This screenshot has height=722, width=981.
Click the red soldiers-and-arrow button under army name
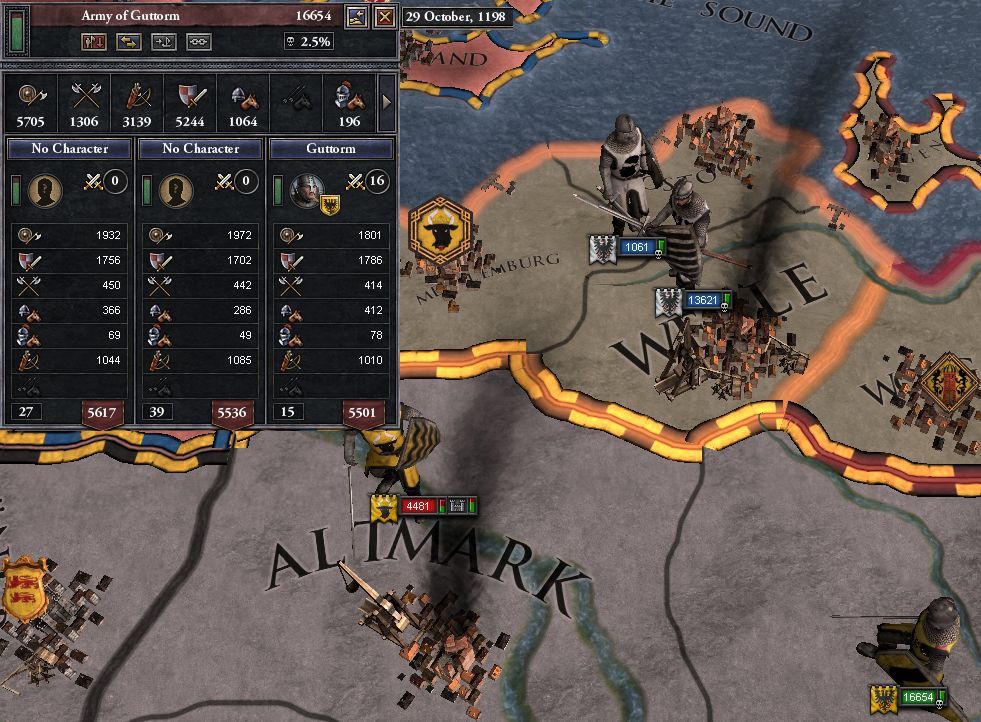pos(96,42)
